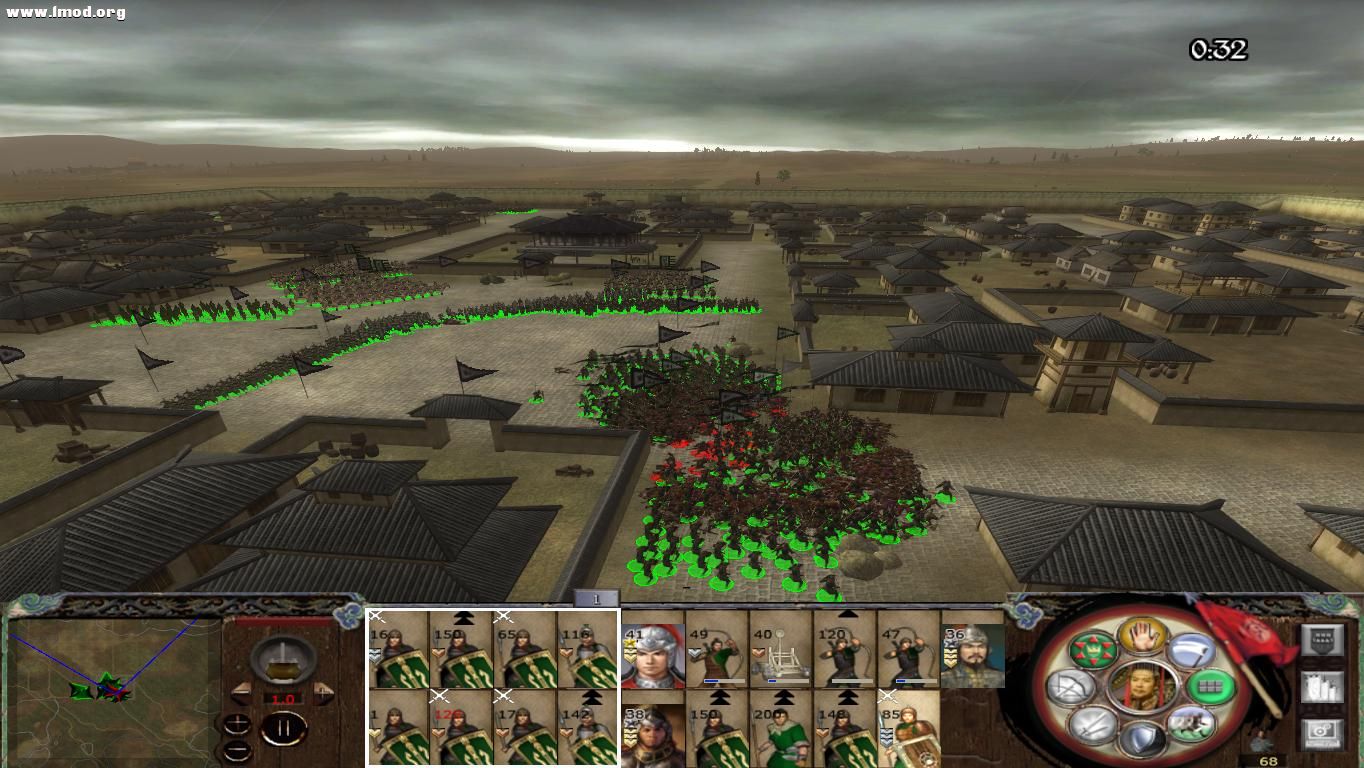Decrease battle speed with the left arrow

click(242, 692)
